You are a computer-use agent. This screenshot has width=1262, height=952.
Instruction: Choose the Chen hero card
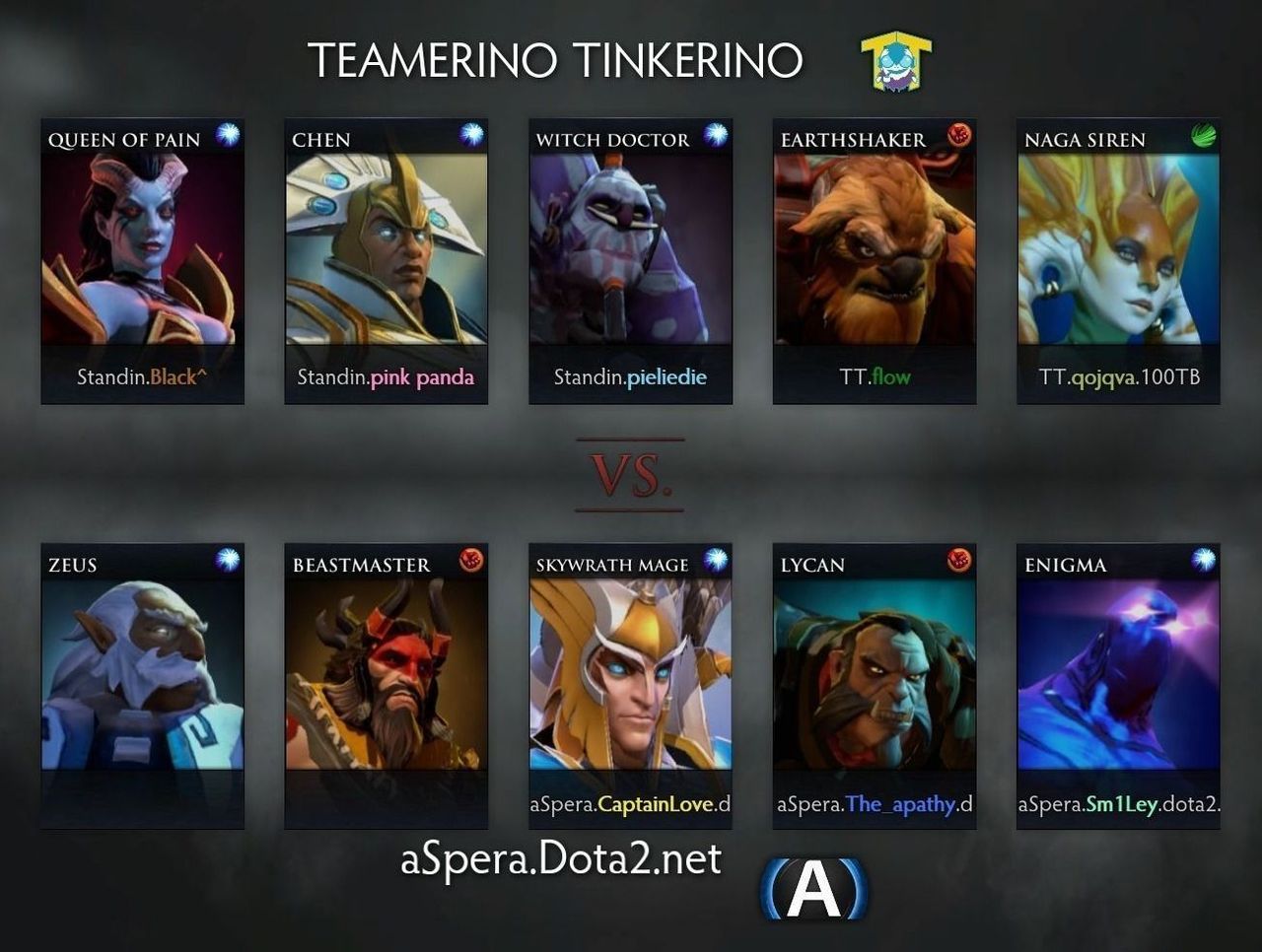[x=386, y=261]
